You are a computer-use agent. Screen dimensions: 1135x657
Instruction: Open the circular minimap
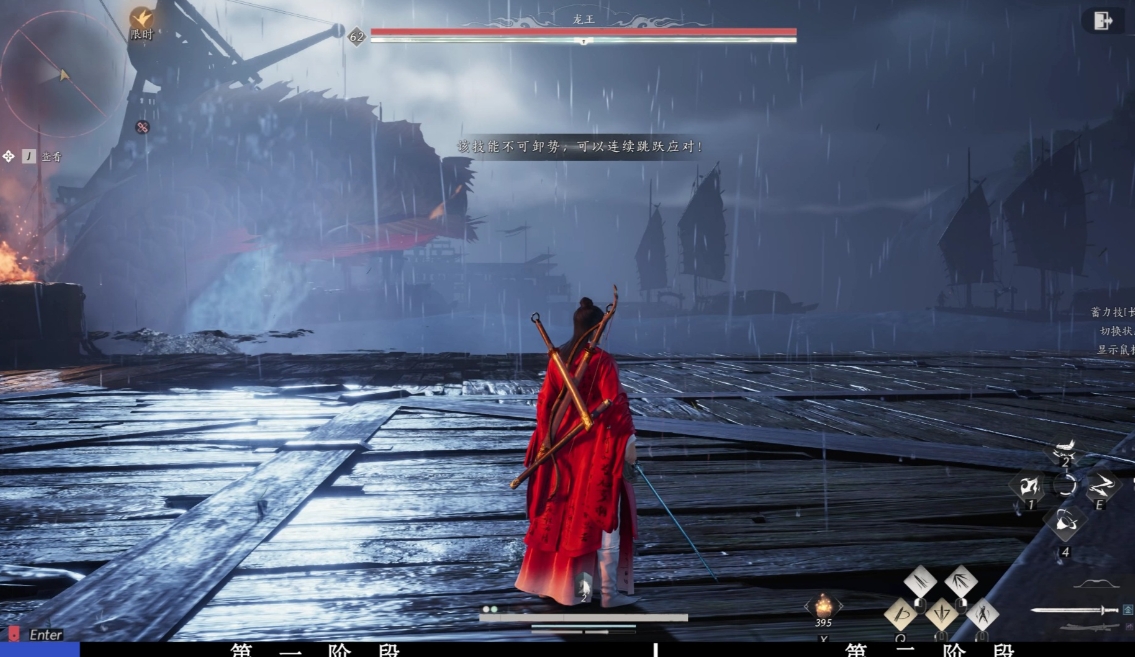pos(64,73)
